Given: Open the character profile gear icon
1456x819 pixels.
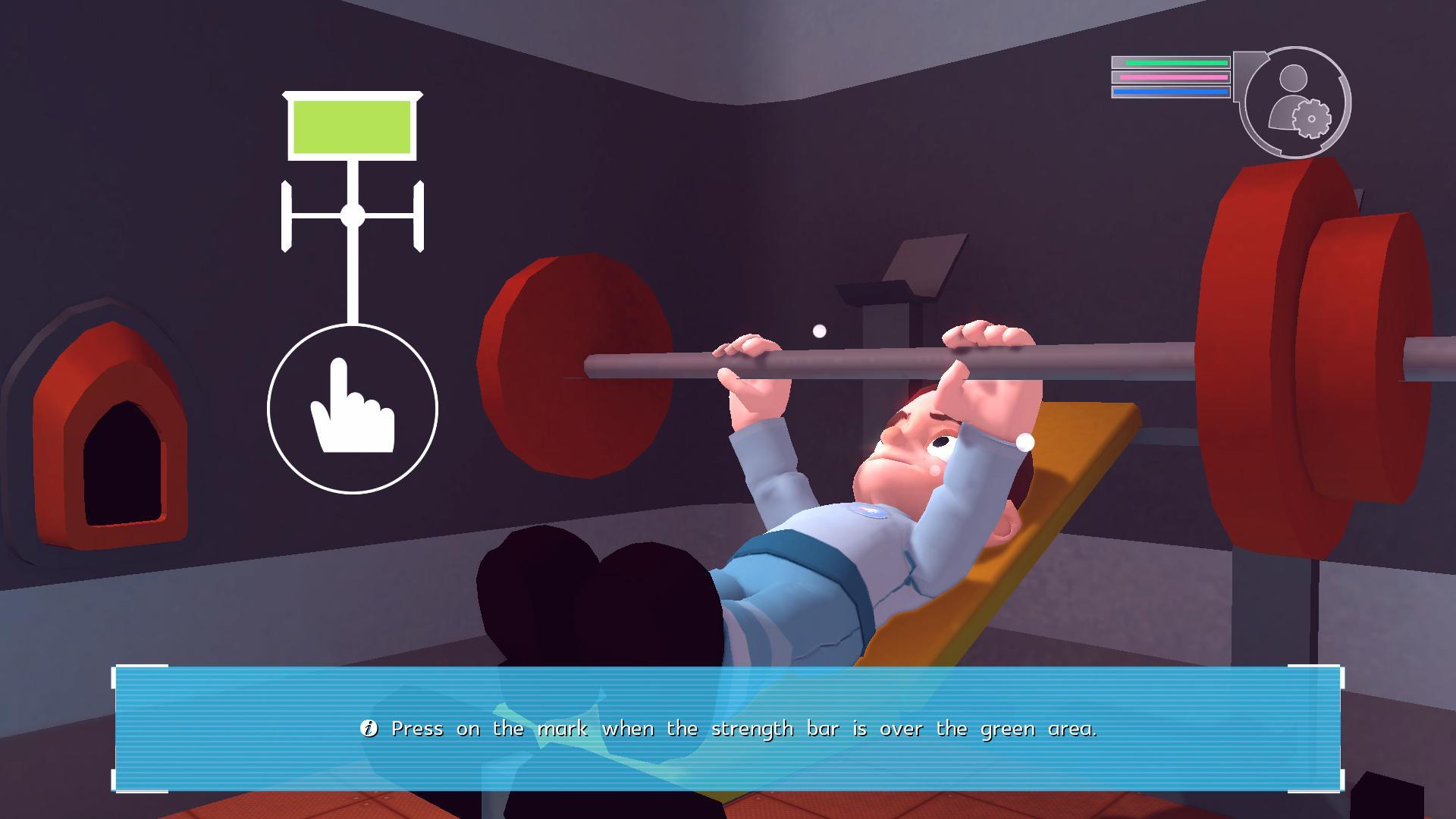Looking at the screenshot, I should (1313, 119).
